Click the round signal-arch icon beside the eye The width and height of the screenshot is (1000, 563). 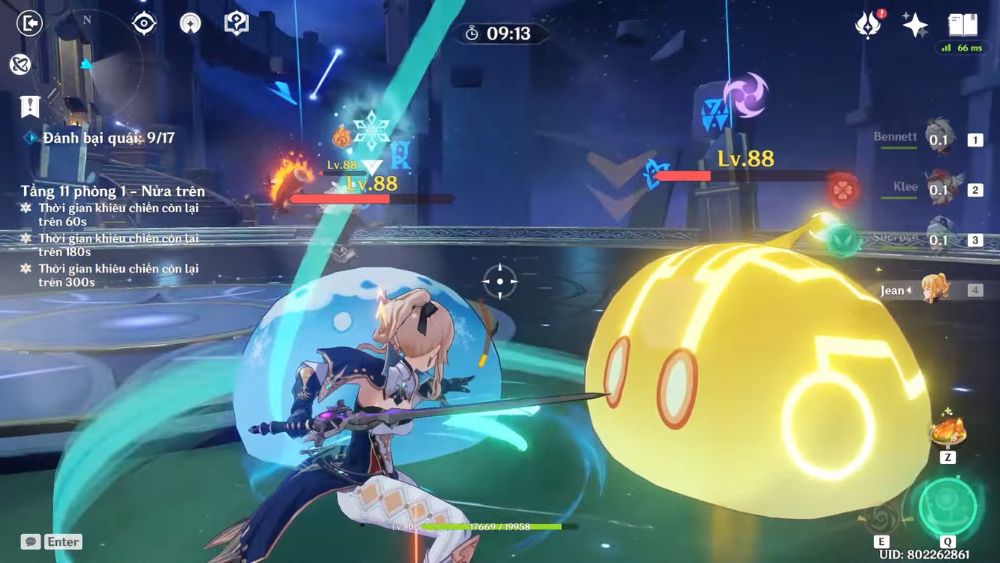click(x=190, y=23)
